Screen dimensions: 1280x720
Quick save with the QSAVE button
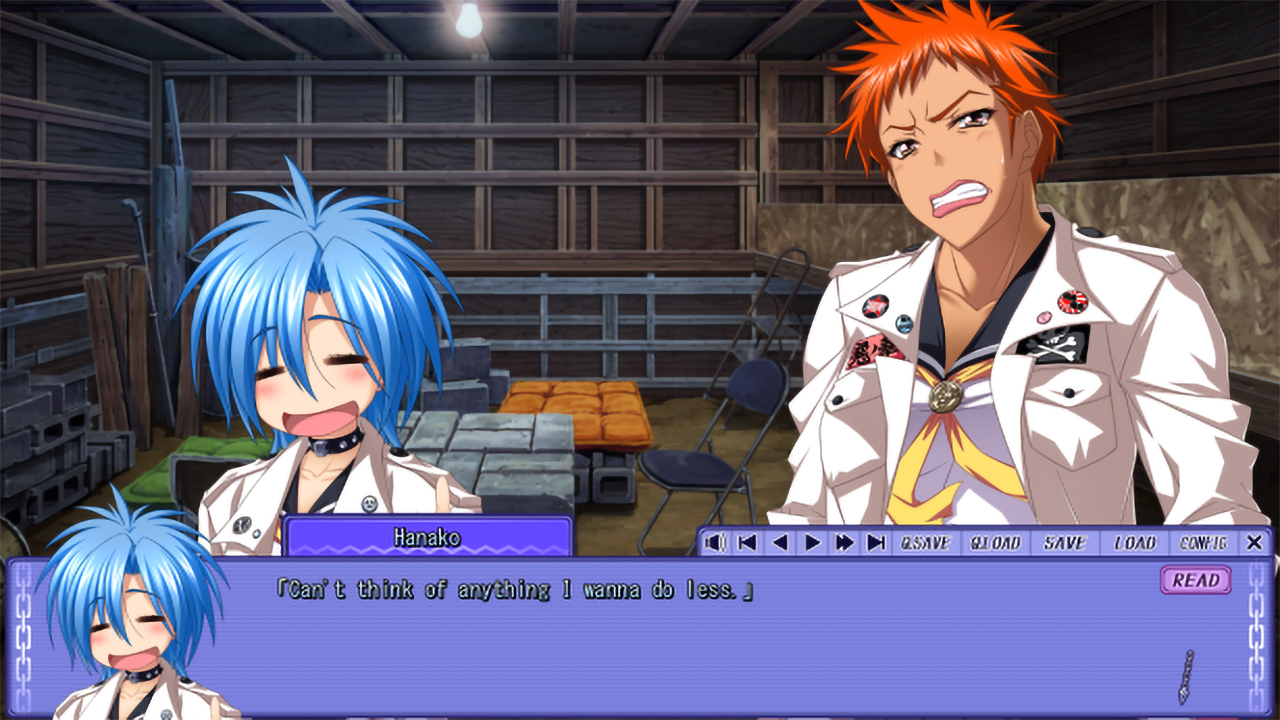point(925,543)
